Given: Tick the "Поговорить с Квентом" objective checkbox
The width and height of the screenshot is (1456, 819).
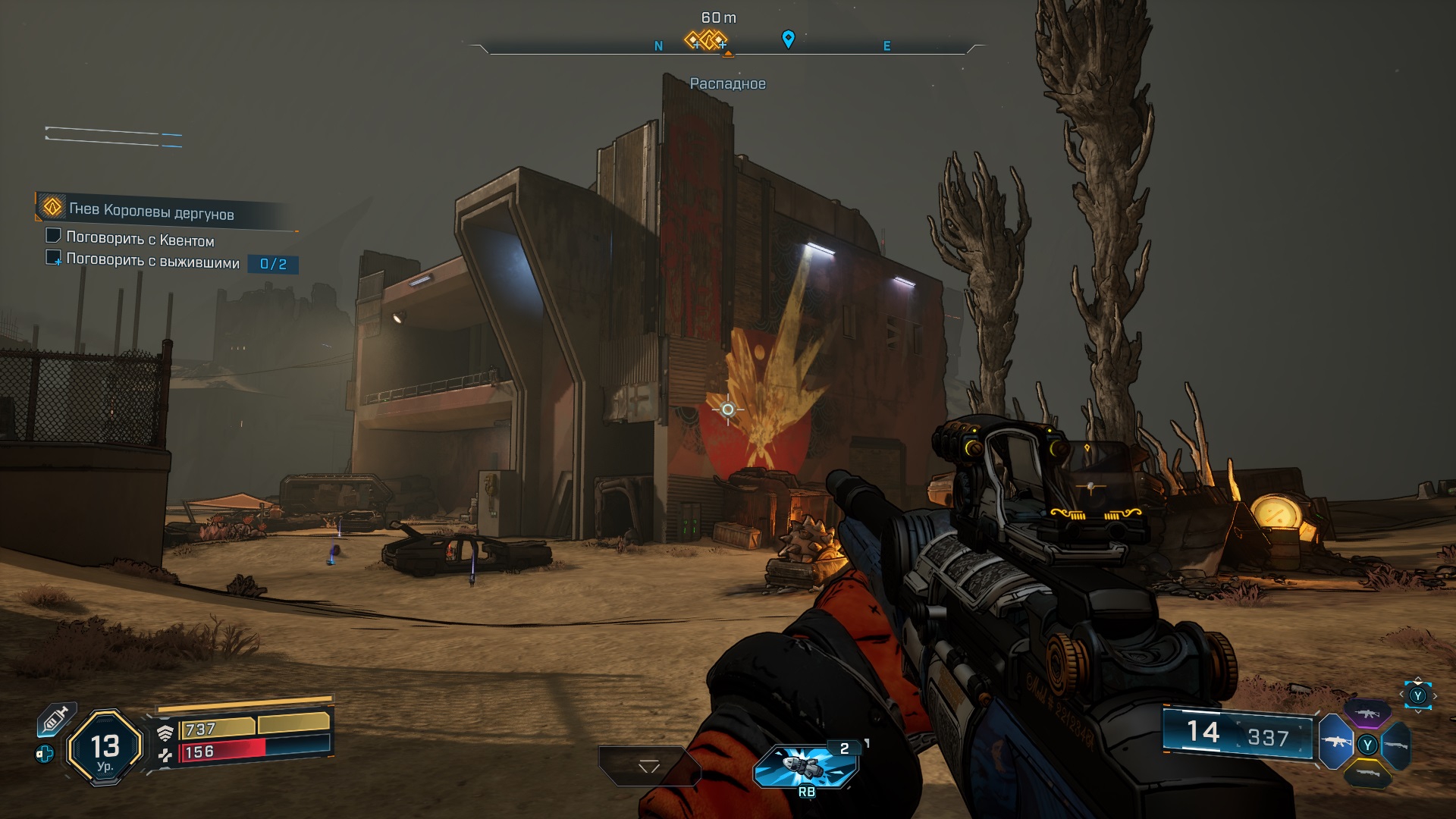Looking at the screenshot, I should click(x=53, y=236).
